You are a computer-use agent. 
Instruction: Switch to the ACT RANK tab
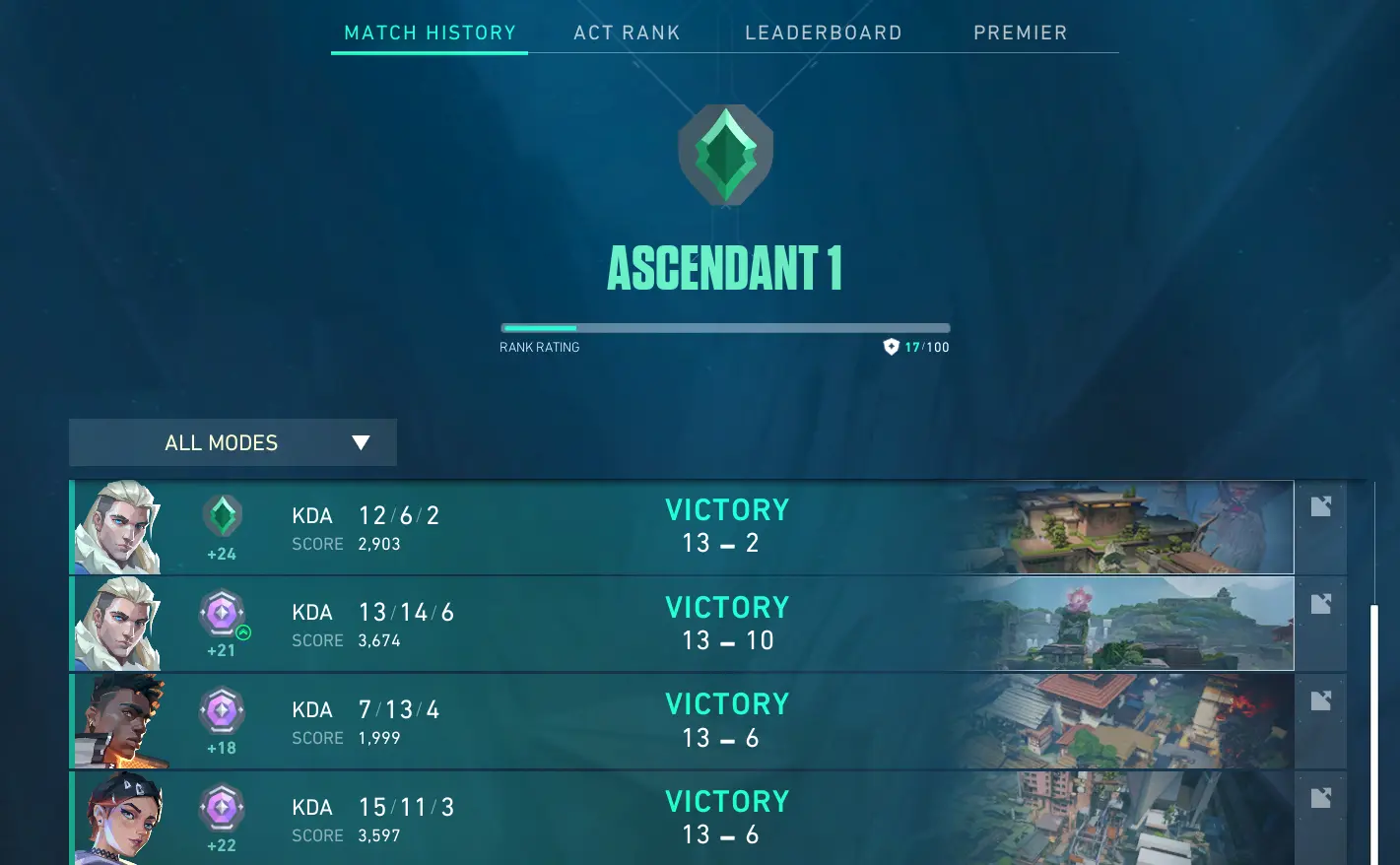click(x=627, y=33)
